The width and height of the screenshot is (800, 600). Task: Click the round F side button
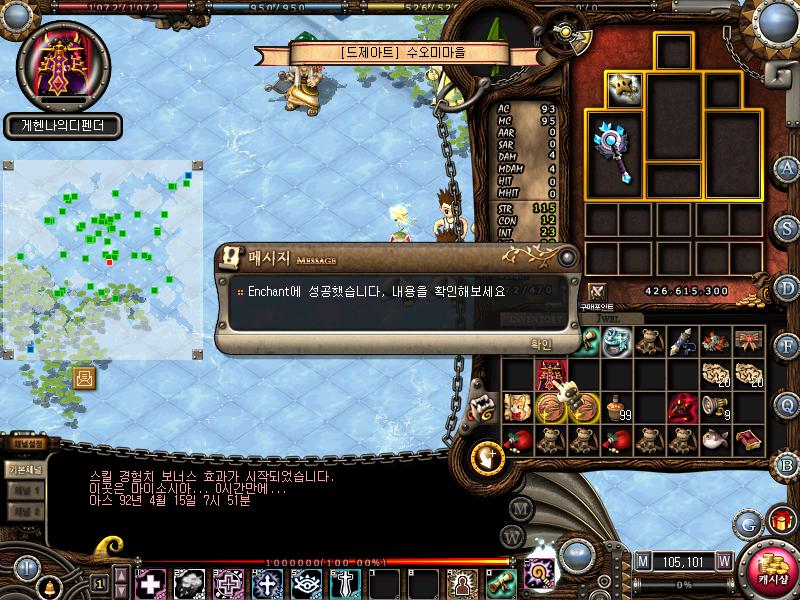pyautogui.click(x=788, y=346)
